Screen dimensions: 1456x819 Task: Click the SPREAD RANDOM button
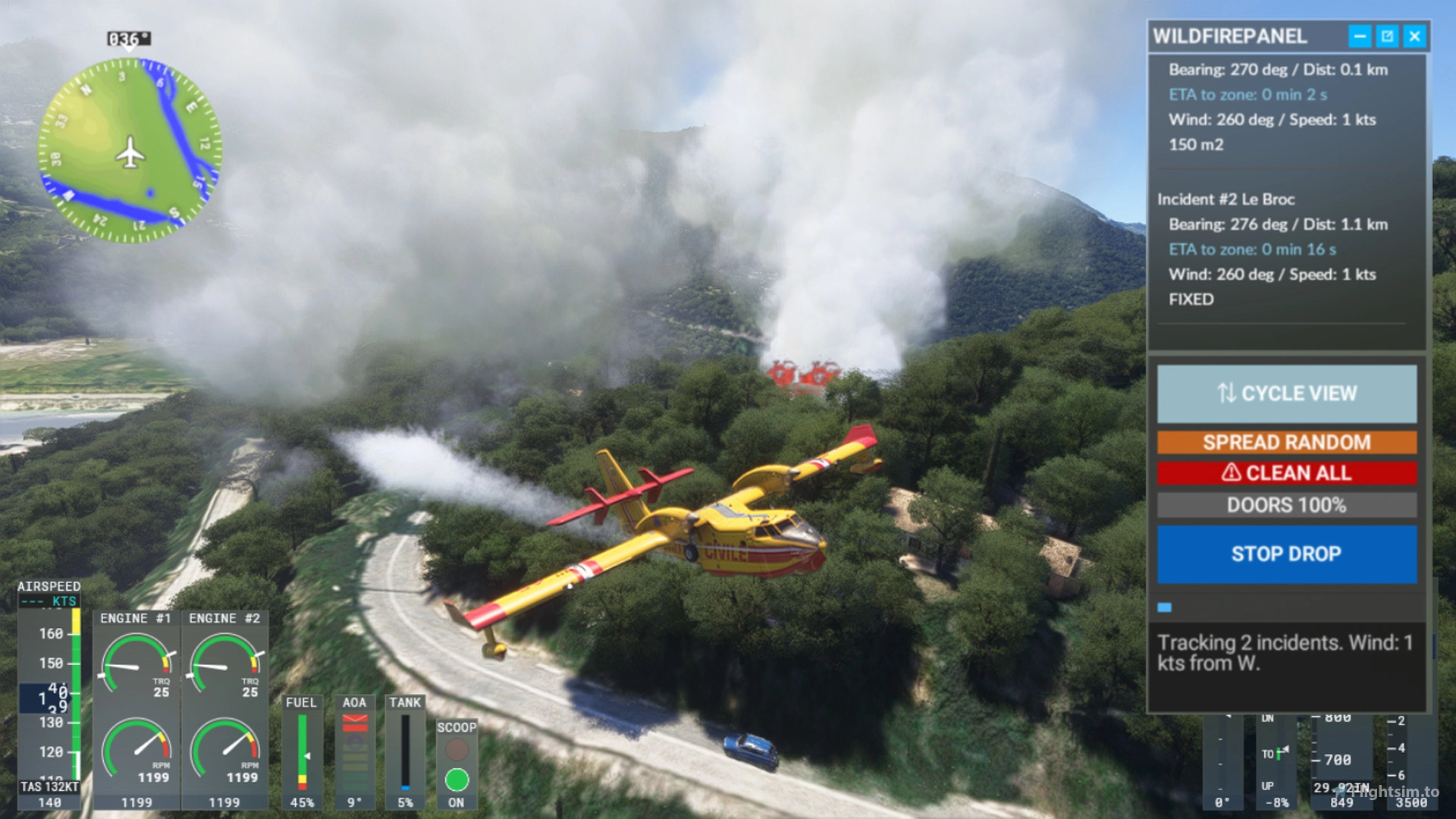1287,442
